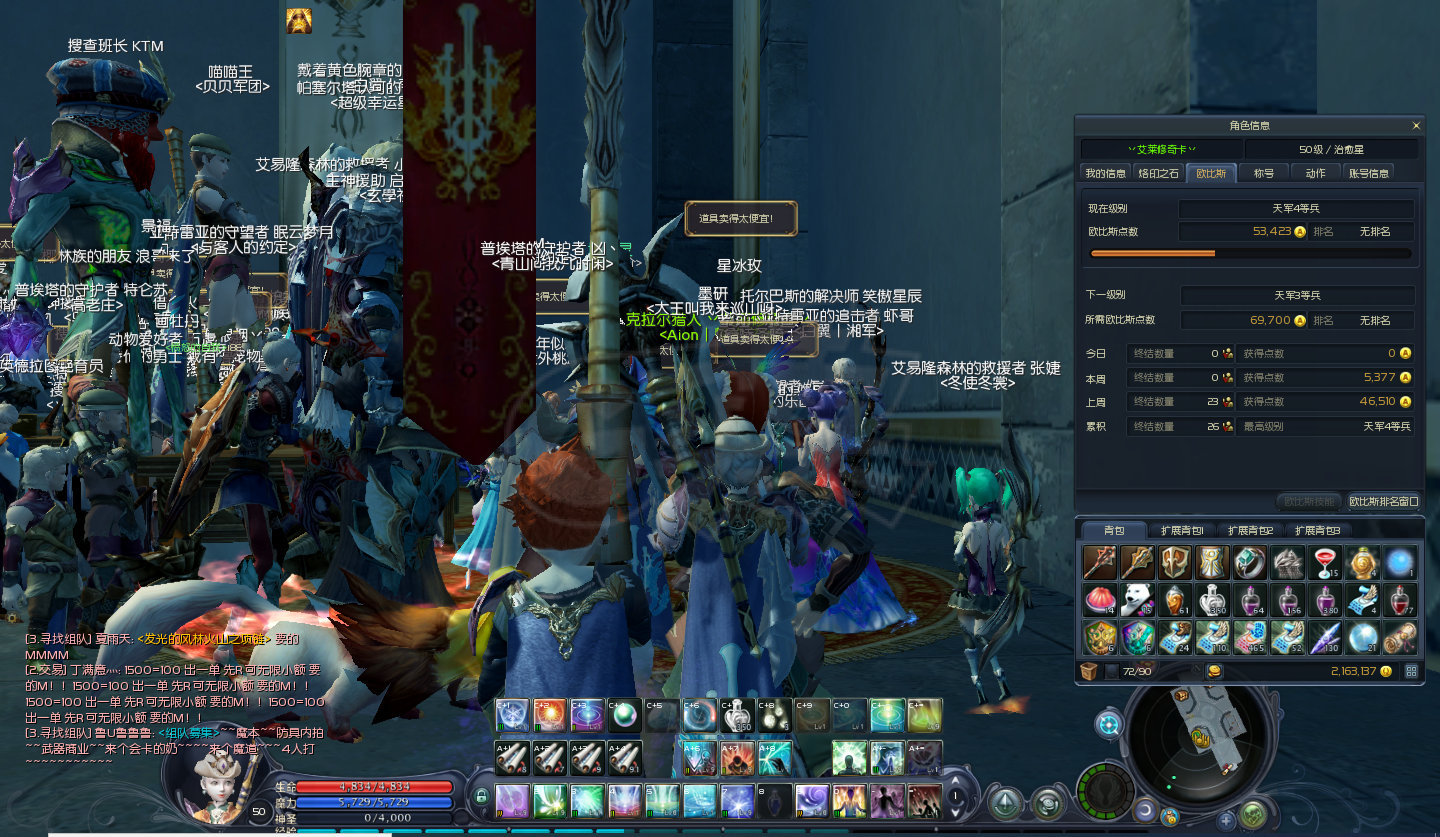Close the character info window
1440x837 pixels.
pyautogui.click(x=1416, y=126)
